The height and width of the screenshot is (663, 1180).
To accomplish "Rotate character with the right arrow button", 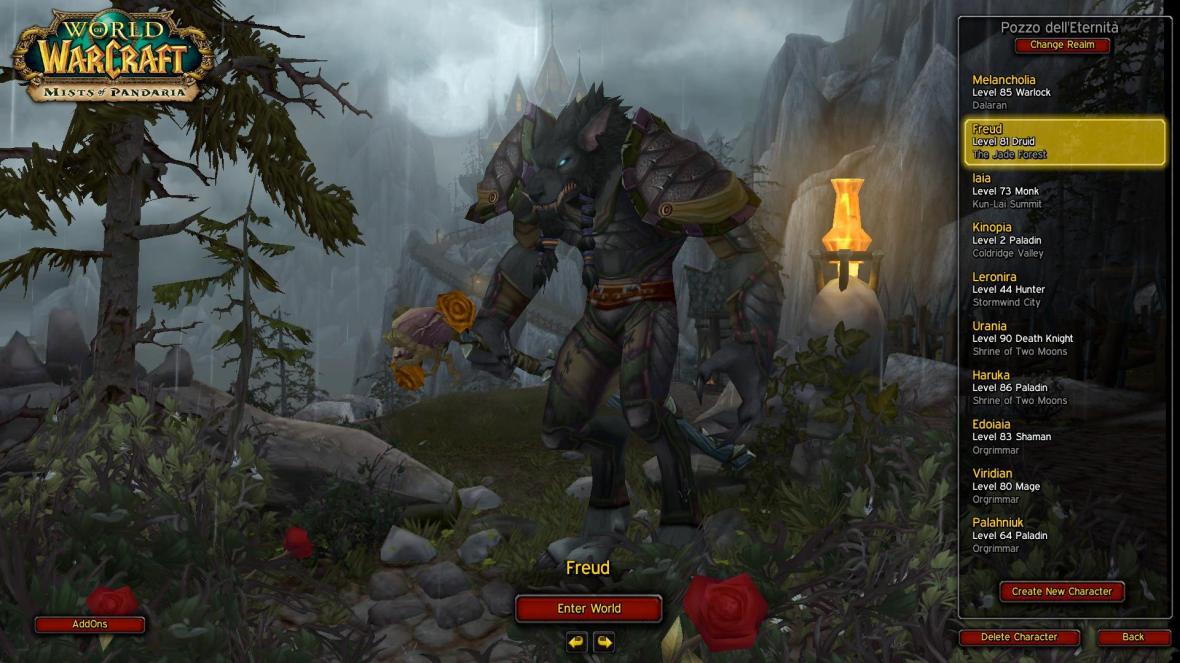I will [603, 641].
